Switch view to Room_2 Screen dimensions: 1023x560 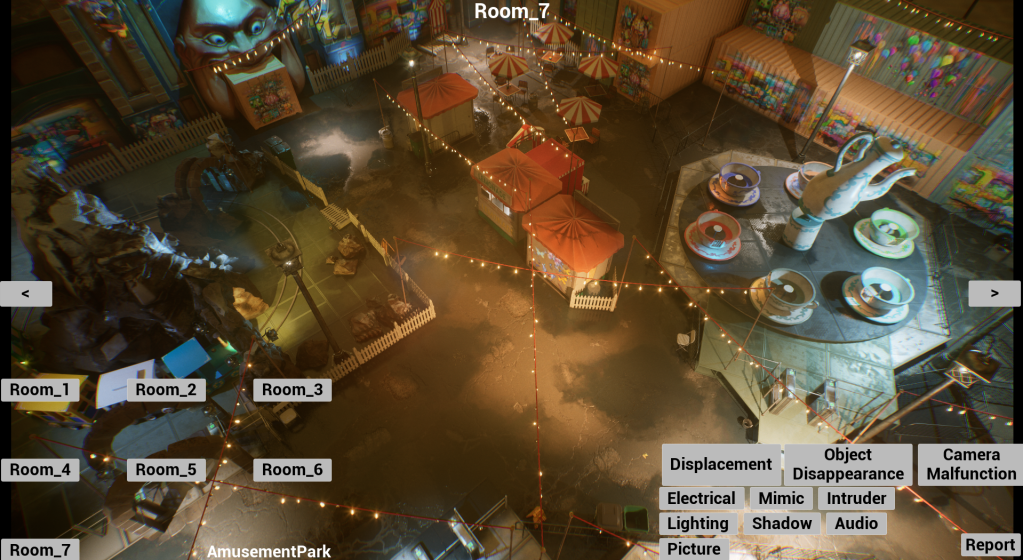click(x=166, y=390)
